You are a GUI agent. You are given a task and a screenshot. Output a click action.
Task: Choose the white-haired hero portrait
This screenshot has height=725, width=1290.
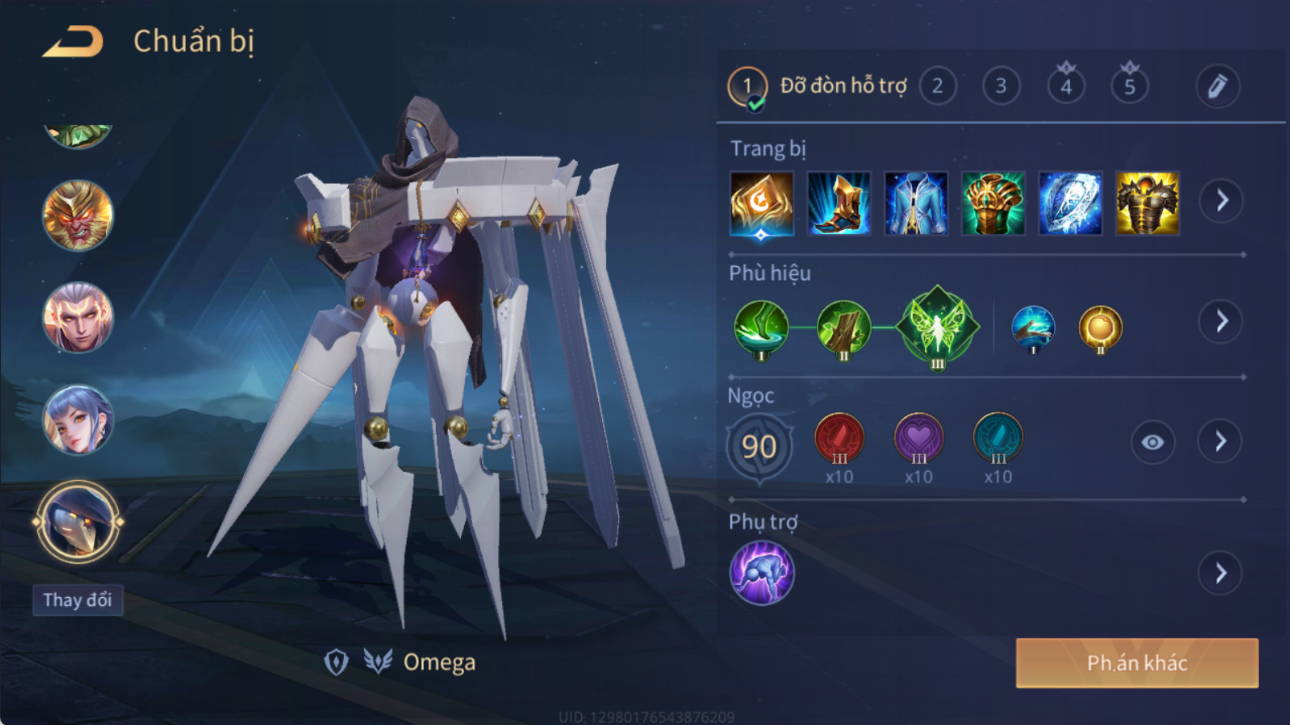coord(78,318)
